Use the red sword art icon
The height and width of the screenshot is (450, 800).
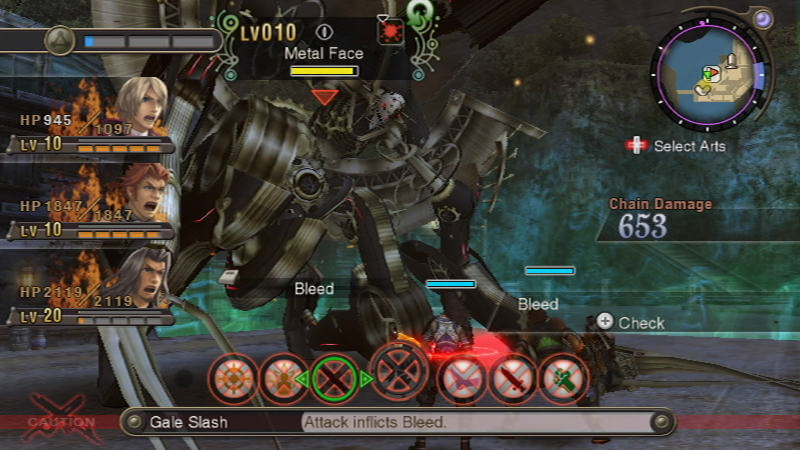(x=511, y=380)
